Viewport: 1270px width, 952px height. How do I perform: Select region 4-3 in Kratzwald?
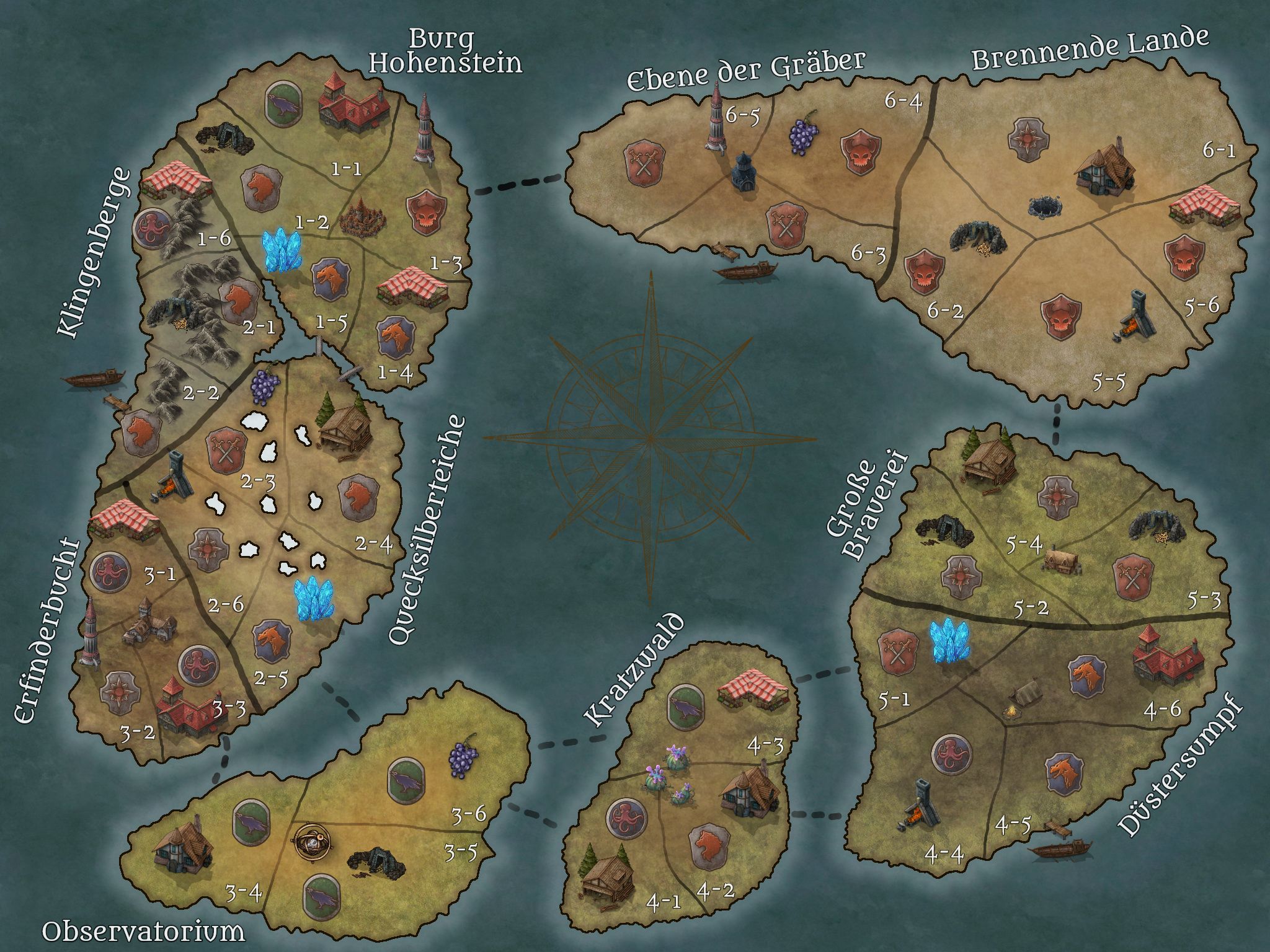(765, 747)
